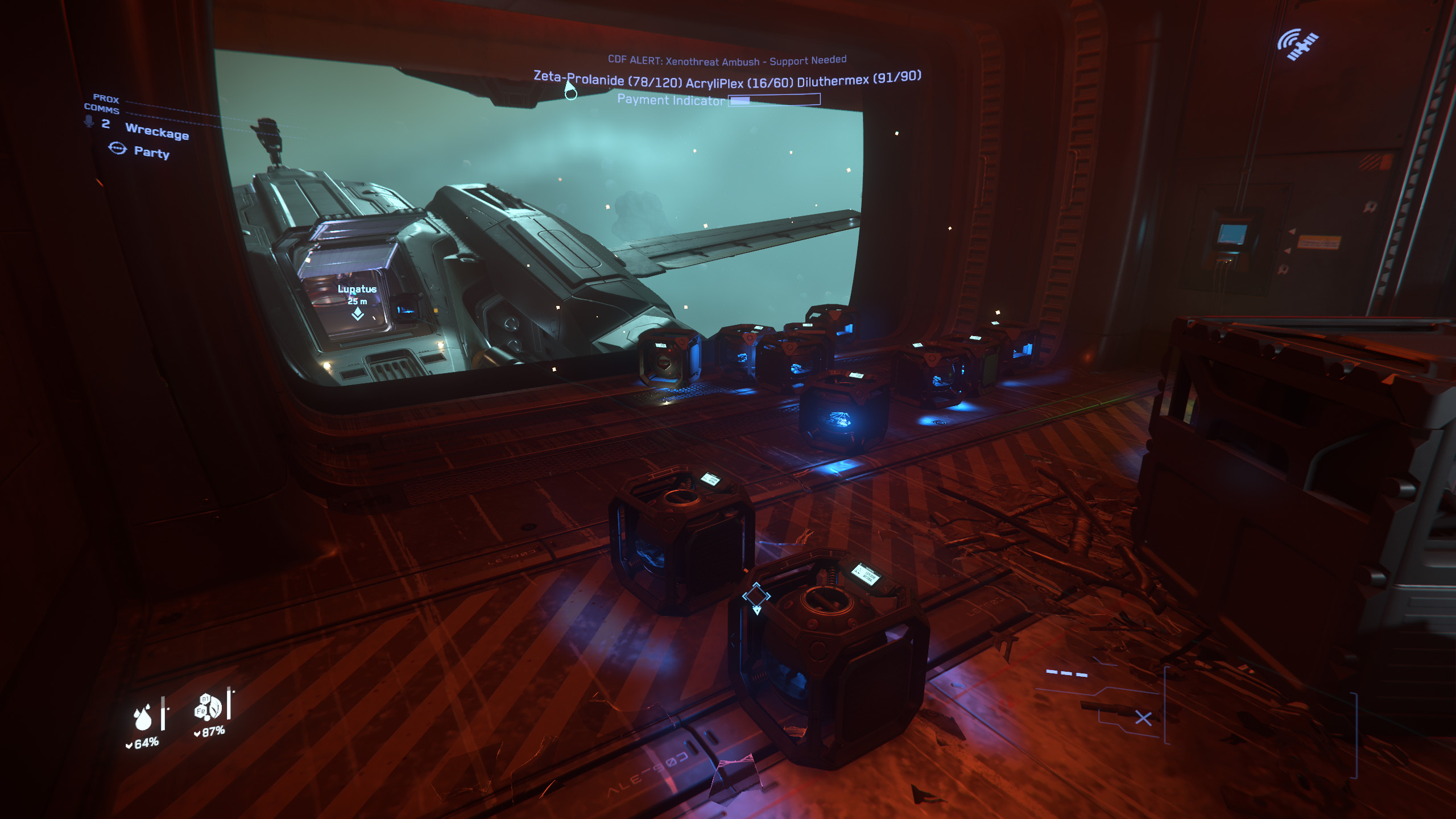The image size is (1456, 819).
Task: Select the Party comms channel
Action: click(x=151, y=152)
